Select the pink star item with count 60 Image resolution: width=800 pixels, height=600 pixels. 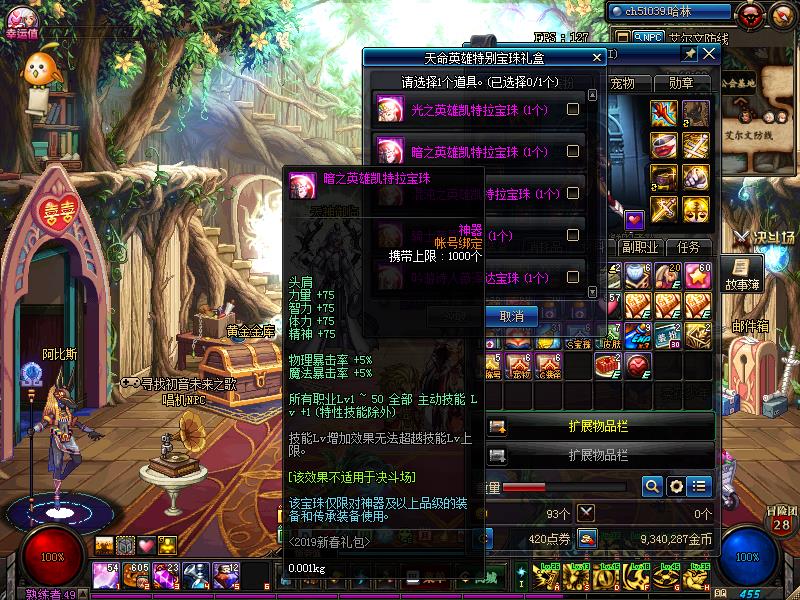pyautogui.click(x=698, y=277)
